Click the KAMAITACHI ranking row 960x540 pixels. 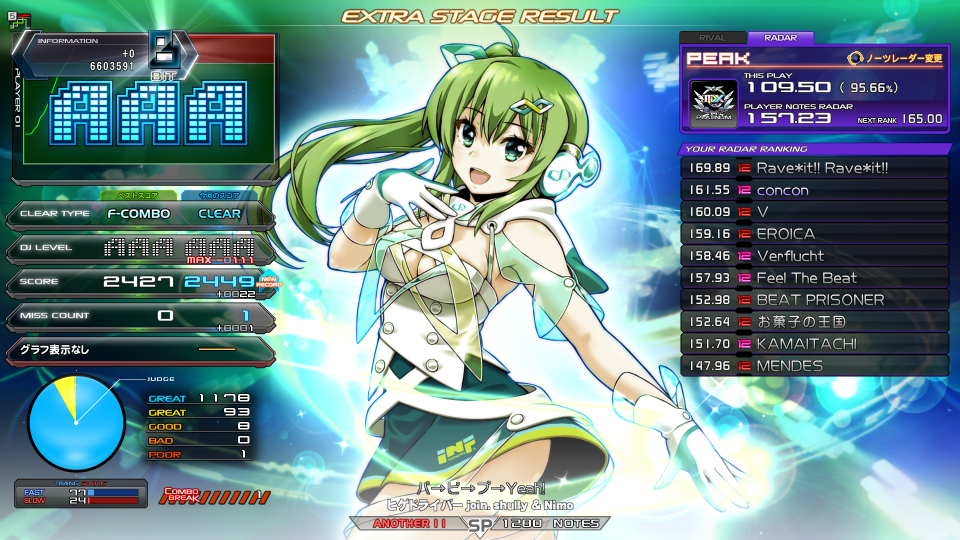pyautogui.click(x=814, y=344)
